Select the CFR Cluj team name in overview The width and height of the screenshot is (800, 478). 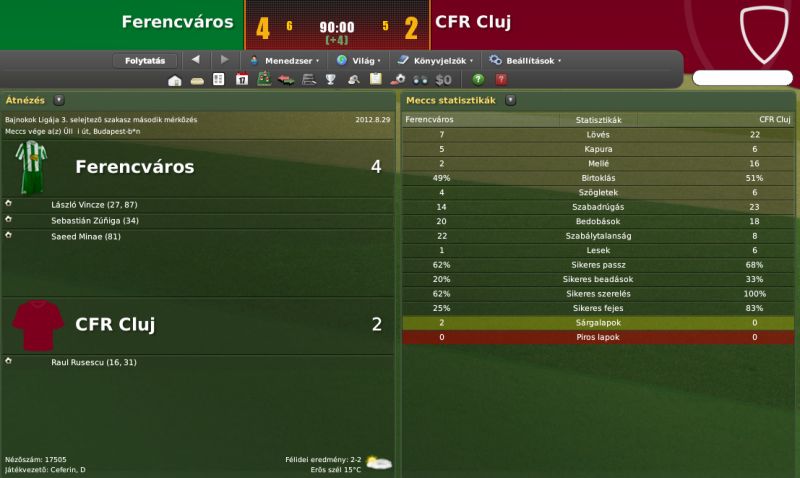click(115, 324)
